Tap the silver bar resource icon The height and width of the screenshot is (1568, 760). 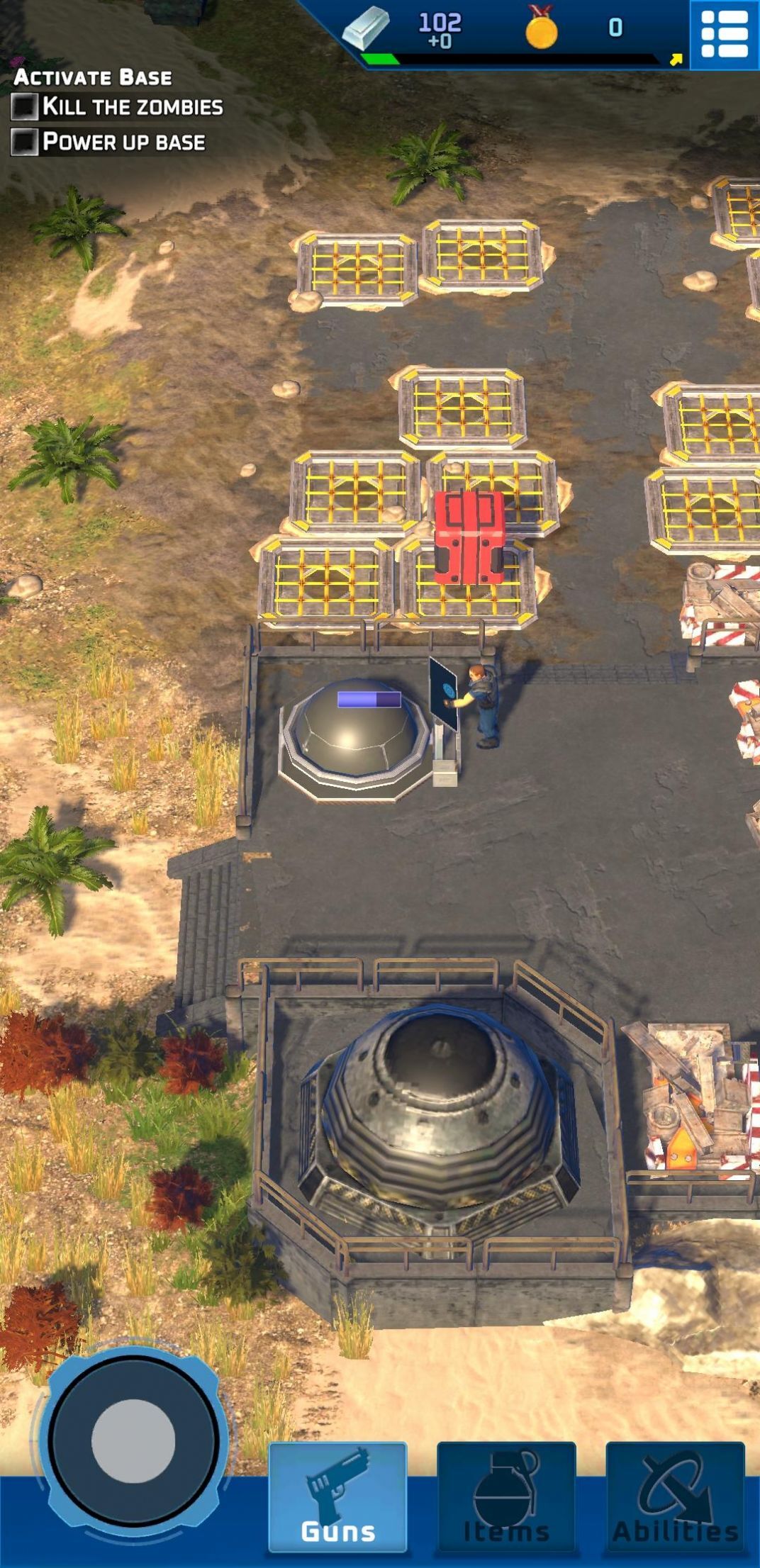[x=366, y=28]
